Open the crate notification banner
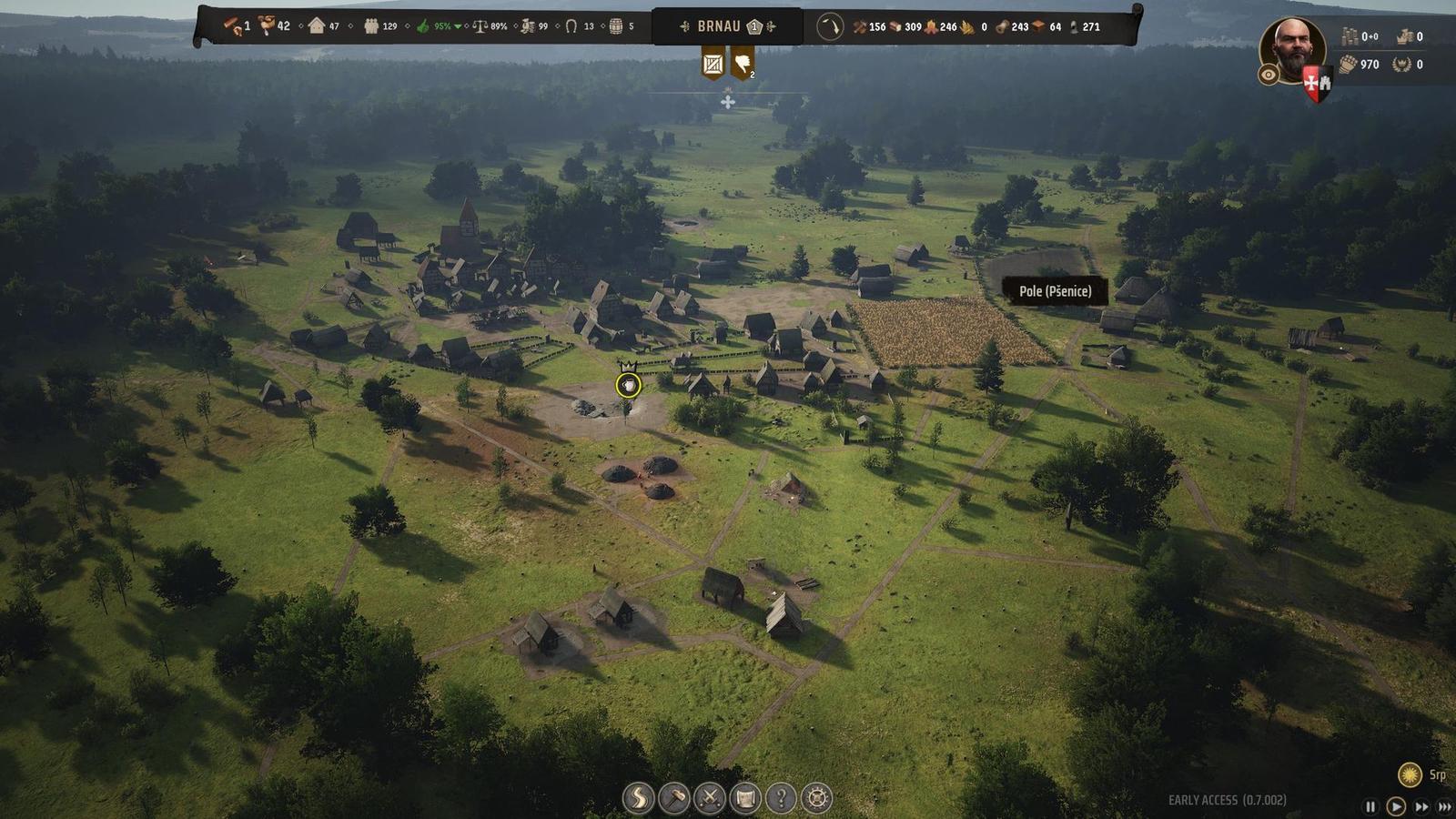Screen dimensions: 1456x819 pos(713,64)
